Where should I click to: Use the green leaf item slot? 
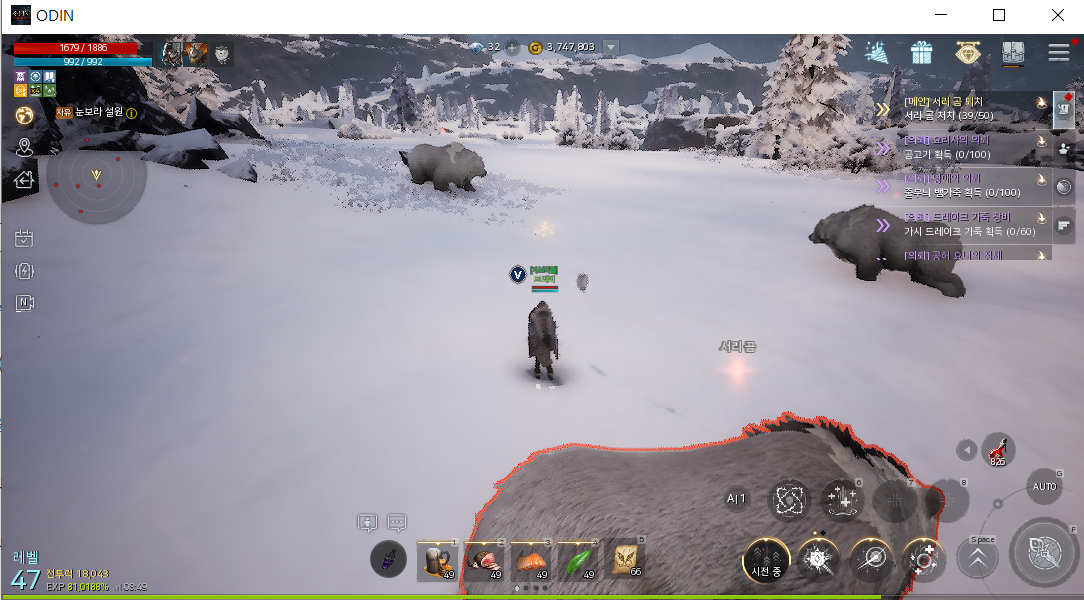[579, 560]
